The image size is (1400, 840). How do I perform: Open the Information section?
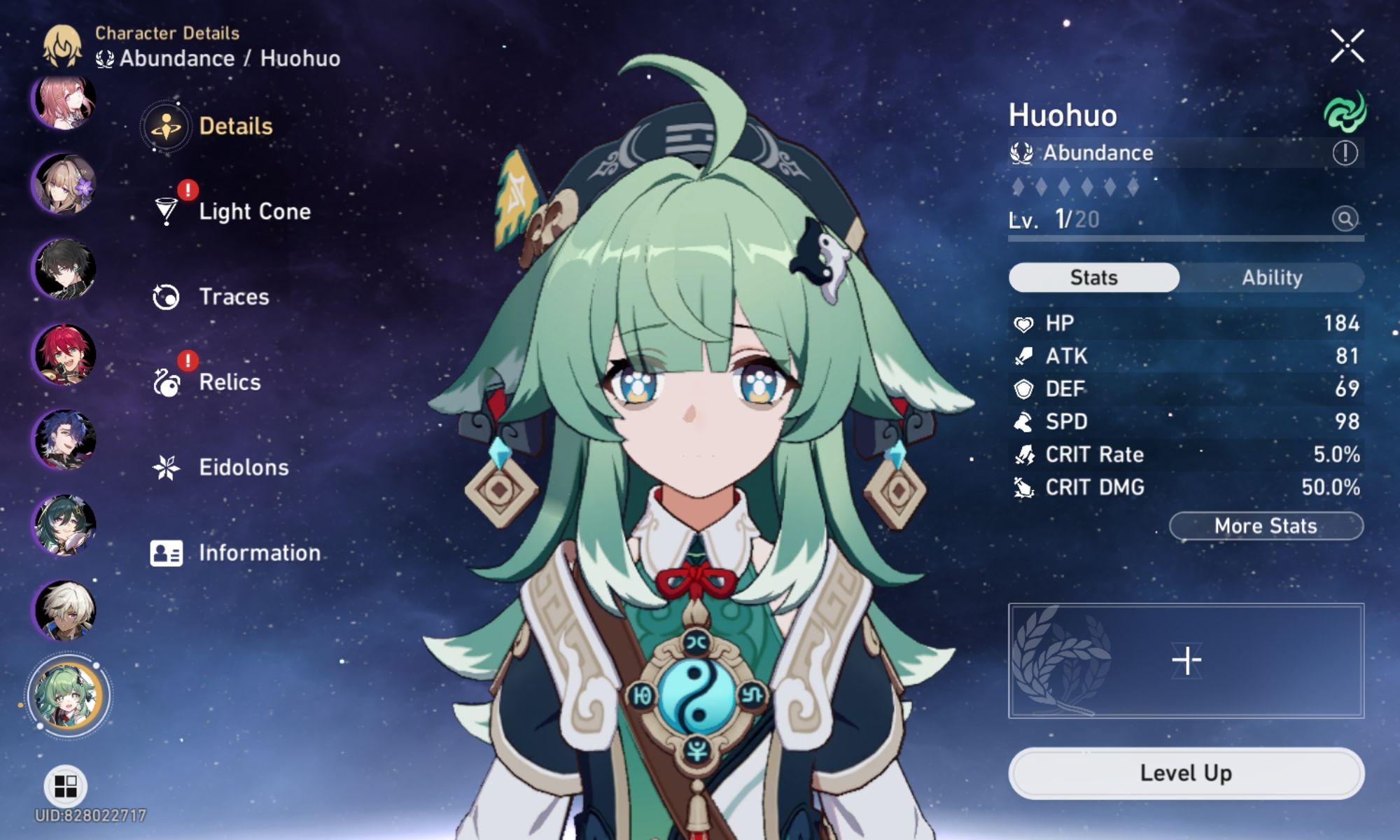tap(258, 552)
